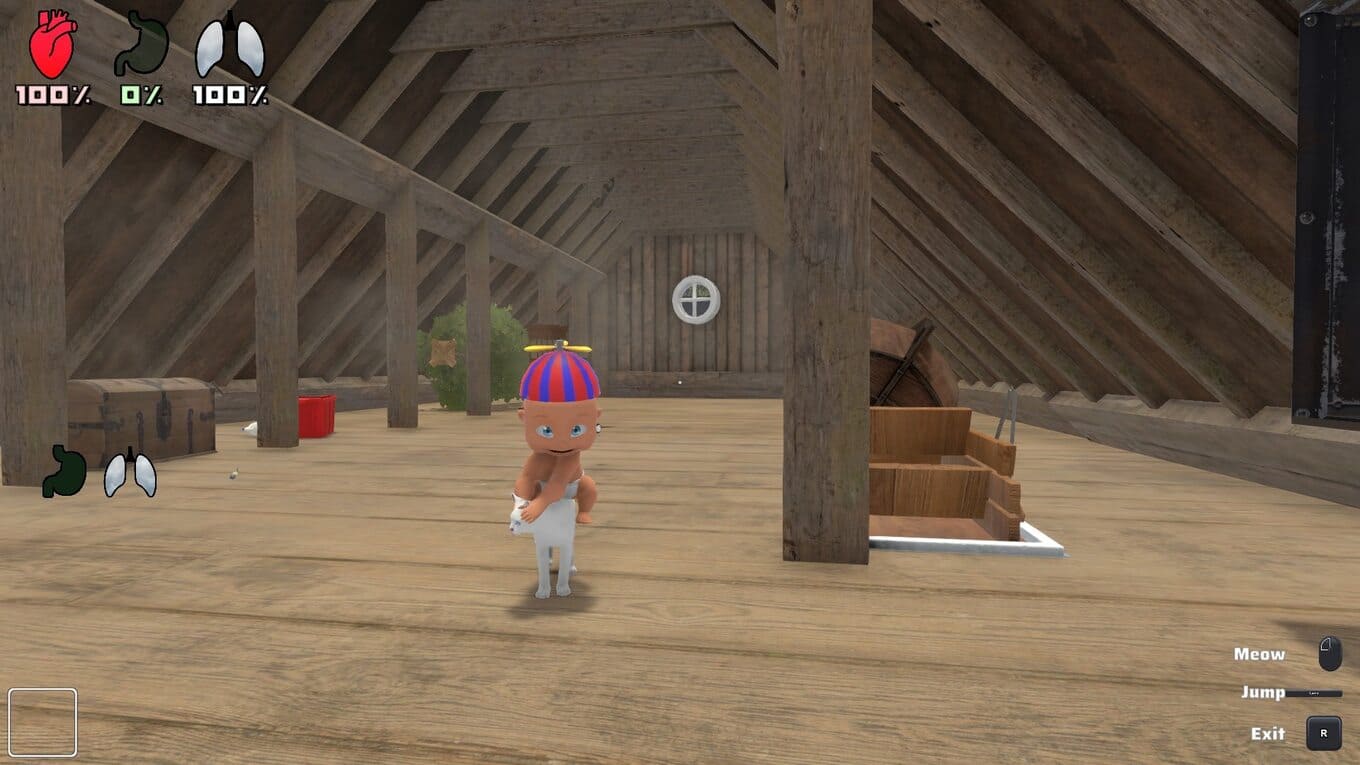Click the large lungs icon labeled 100%

pyautogui.click(x=230, y=46)
